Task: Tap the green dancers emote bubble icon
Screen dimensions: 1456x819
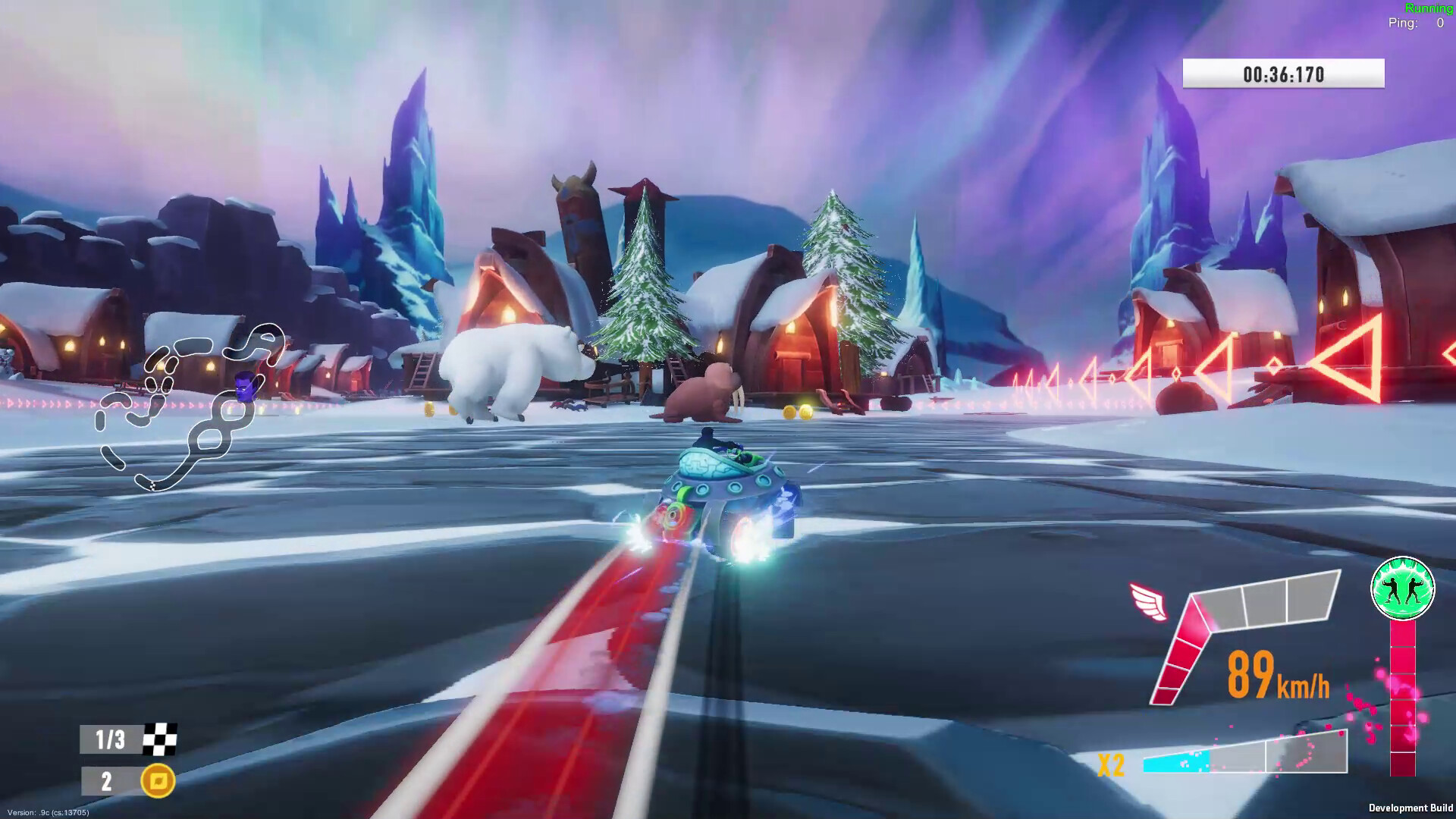Action: pos(1401,588)
